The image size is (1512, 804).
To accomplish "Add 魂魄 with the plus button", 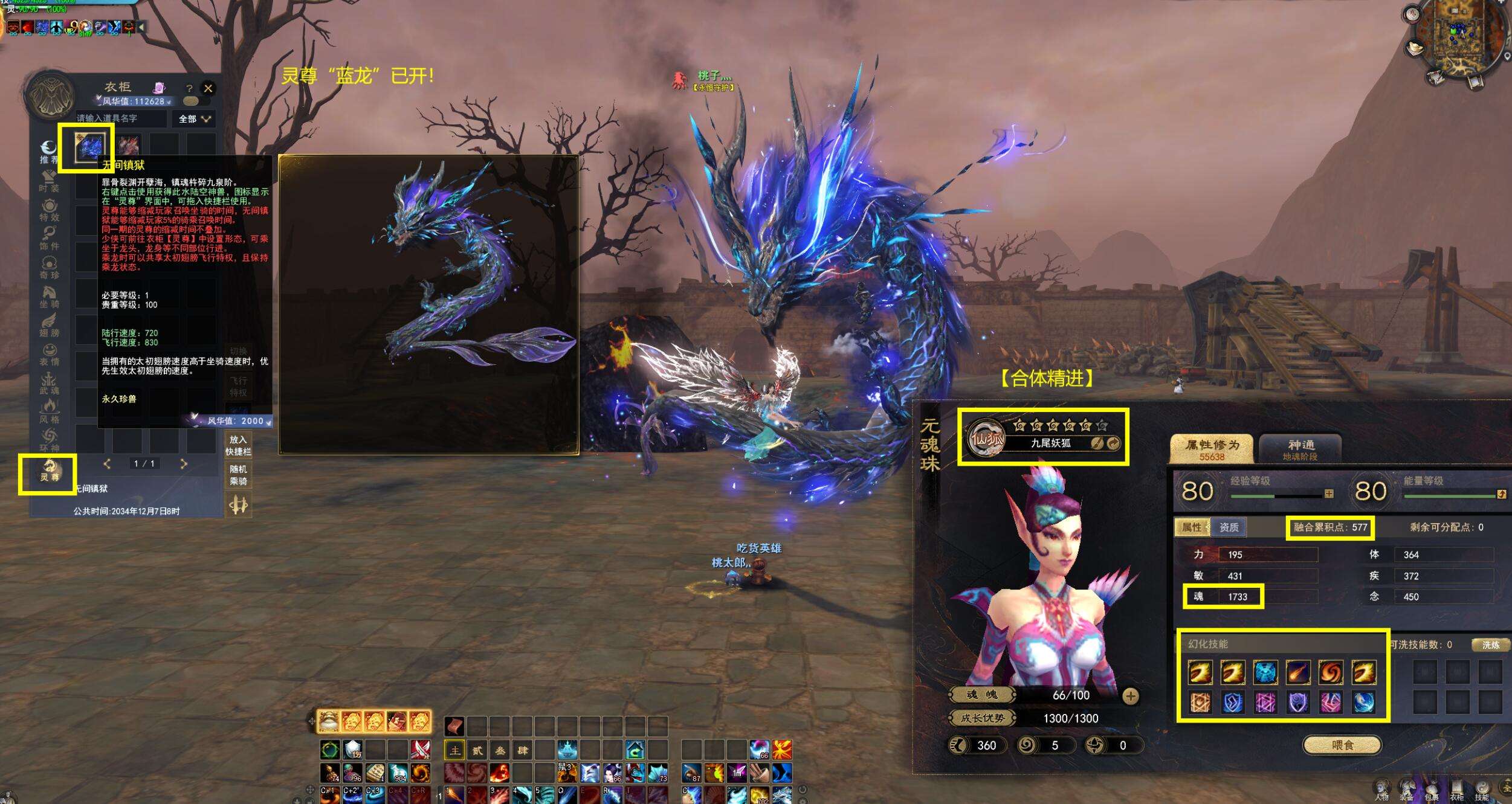I will click(x=1130, y=696).
